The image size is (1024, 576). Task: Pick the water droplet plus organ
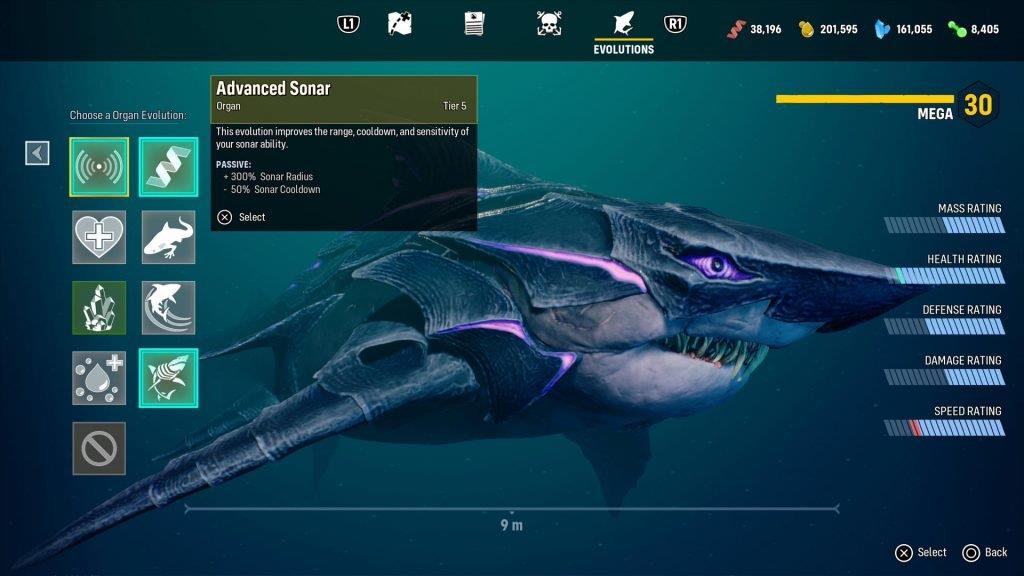tap(99, 378)
